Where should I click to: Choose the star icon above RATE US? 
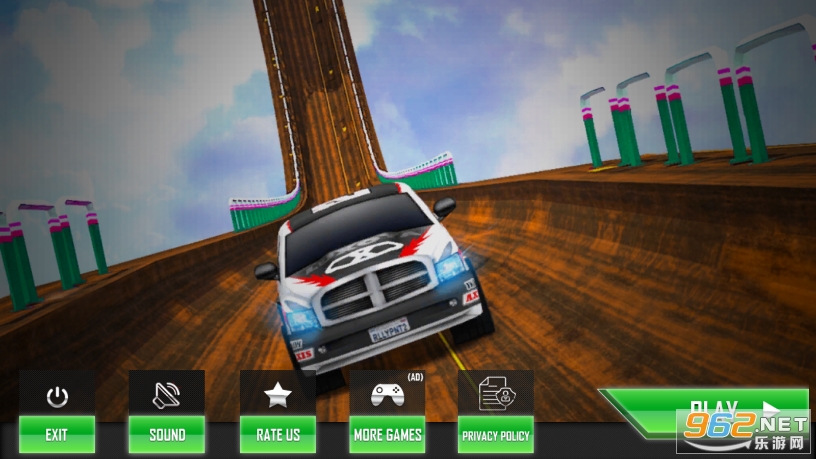[x=278, y=394]
